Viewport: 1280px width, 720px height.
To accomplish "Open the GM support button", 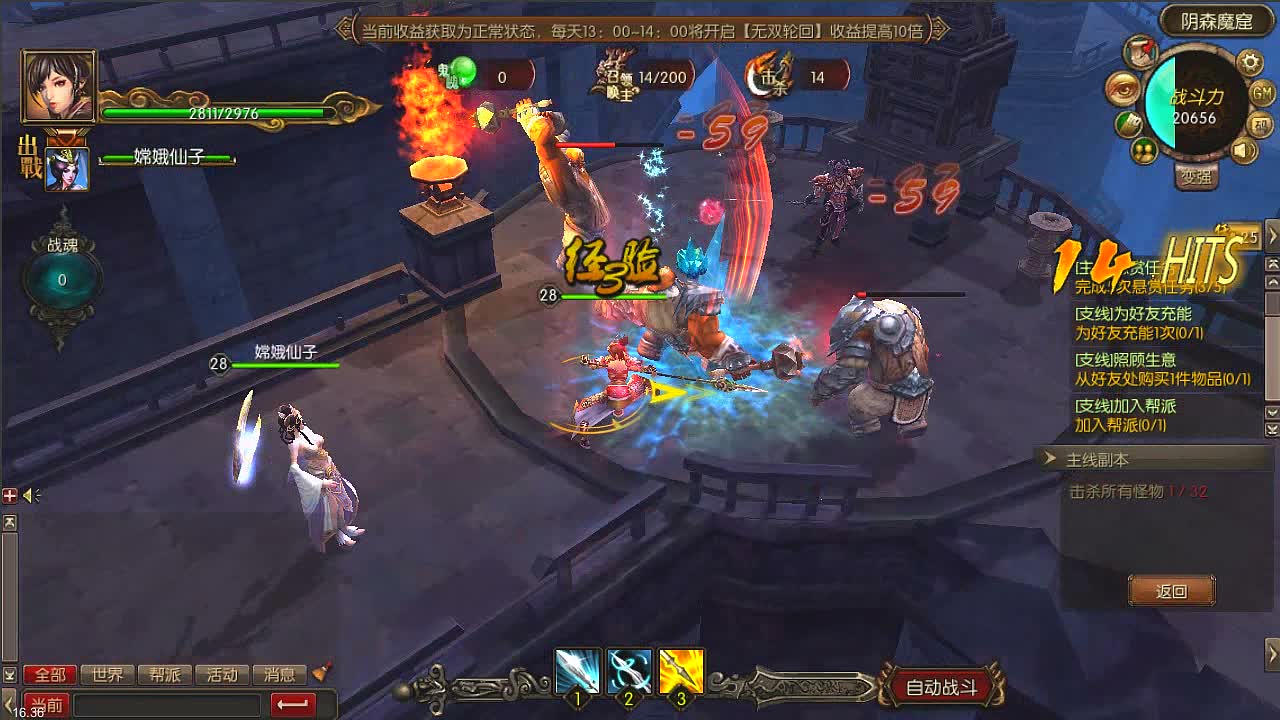I will point(1262,93).
